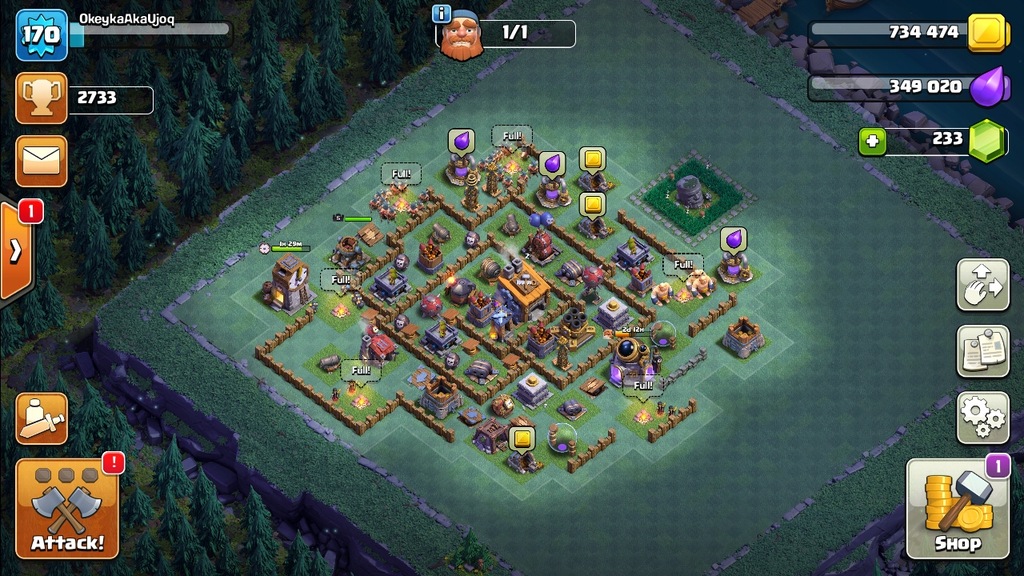Image resolution: width=1024 pixels, height=576 pixels.
Task: Open the notes clipboard button
Action: click(x=982, y=351)
